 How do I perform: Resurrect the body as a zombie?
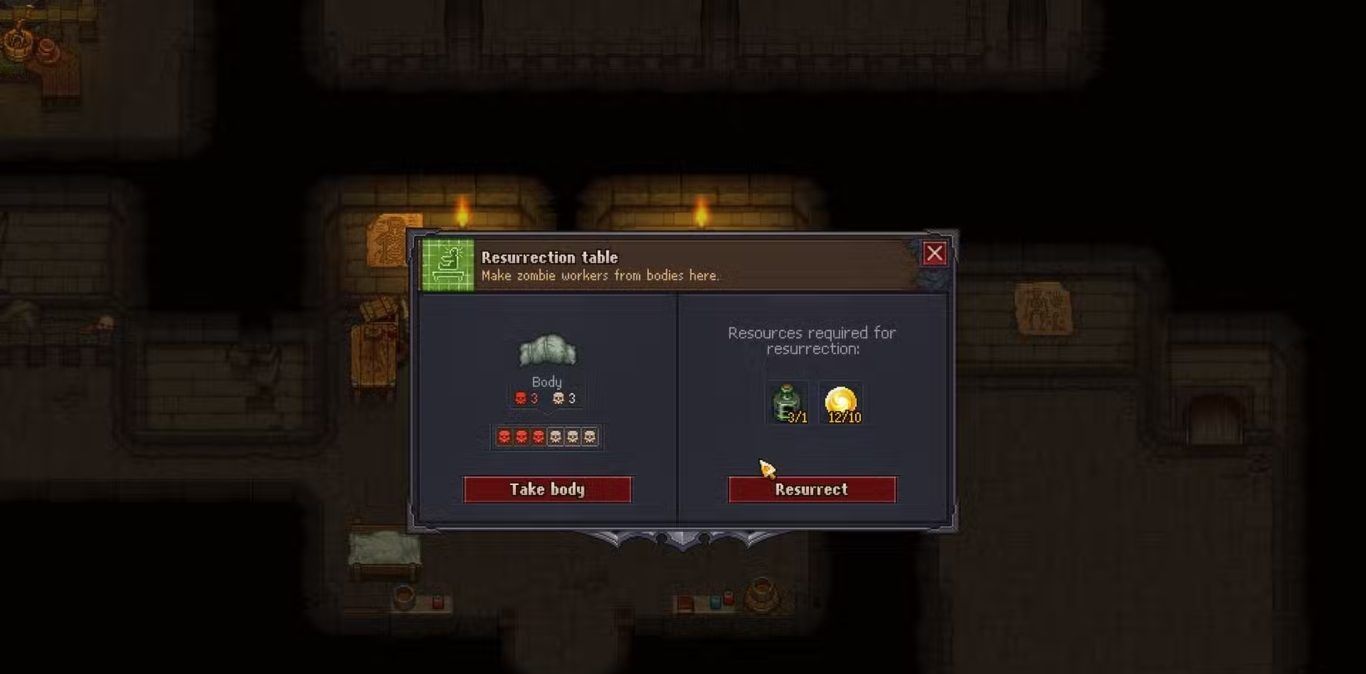point(811,489)
